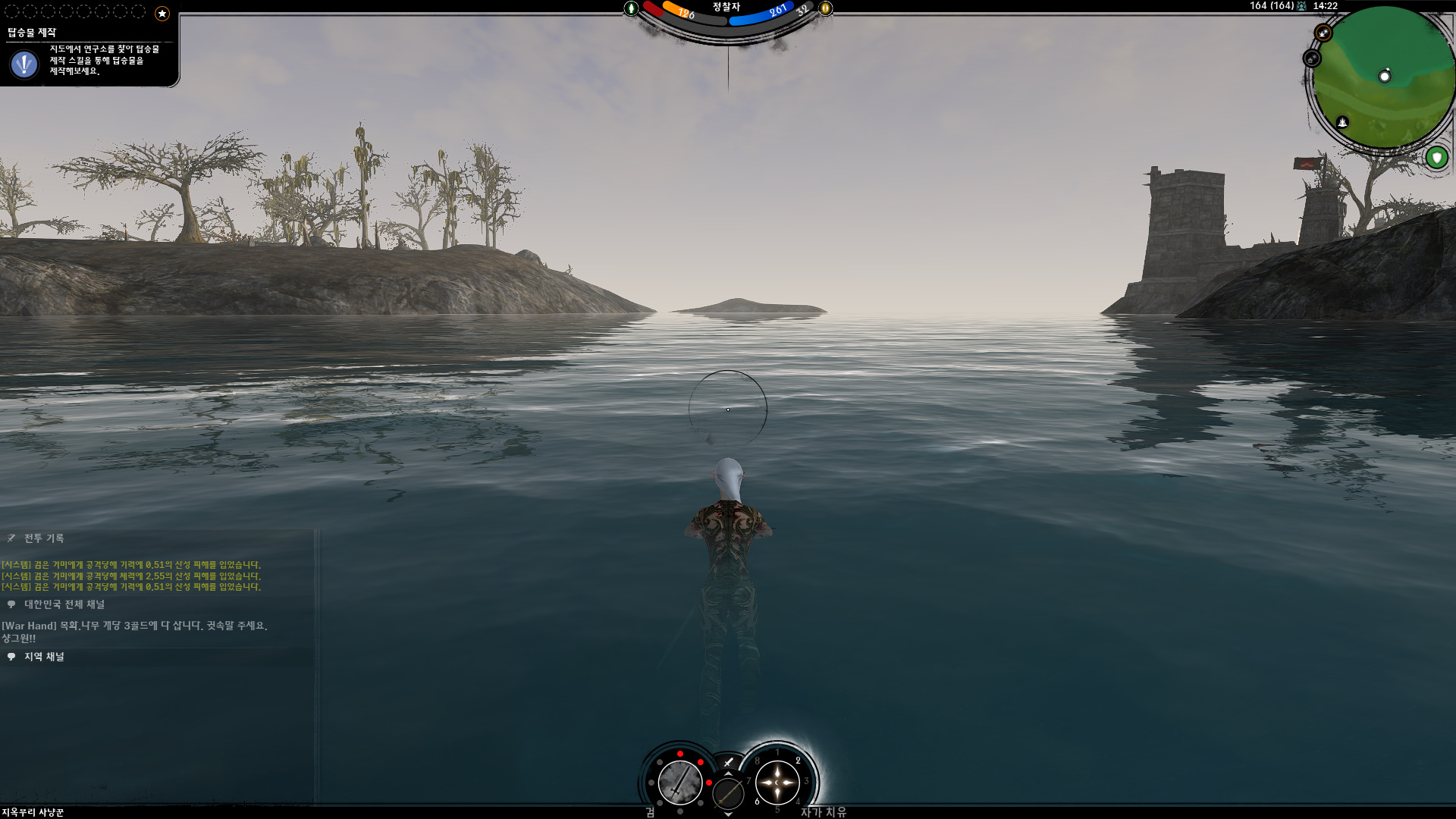1456x819 pixels.
Task: Select the campfire marker on the minimap
Action: [1342, 122]
